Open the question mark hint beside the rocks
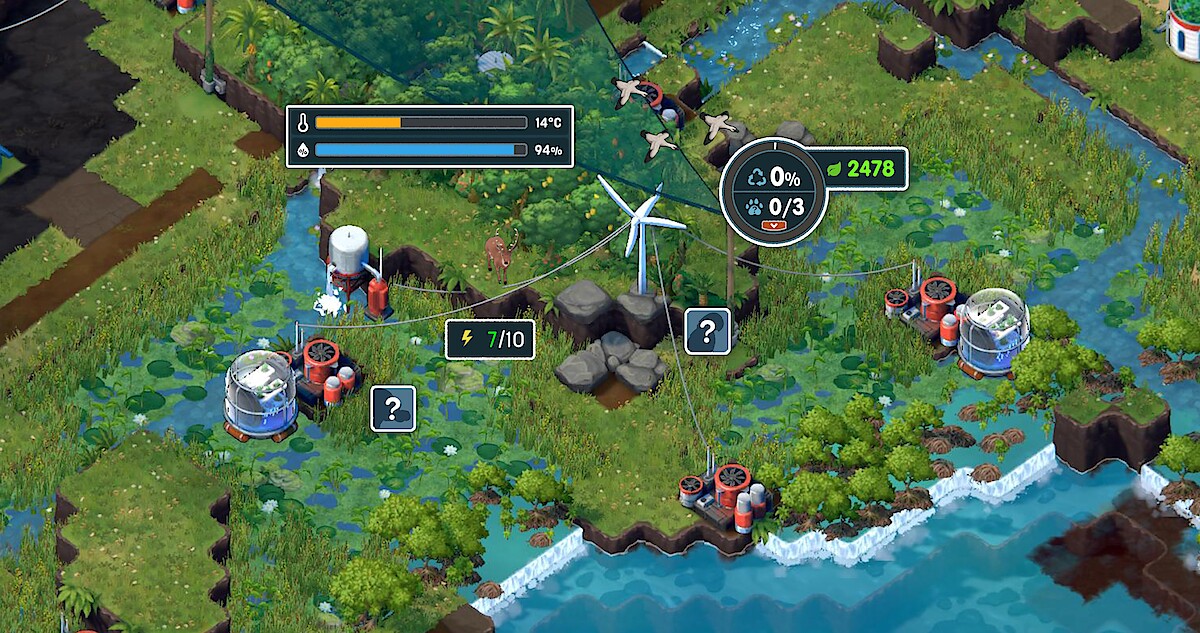This screenshot has height=633, width=1200. click(x=706, y=332)
